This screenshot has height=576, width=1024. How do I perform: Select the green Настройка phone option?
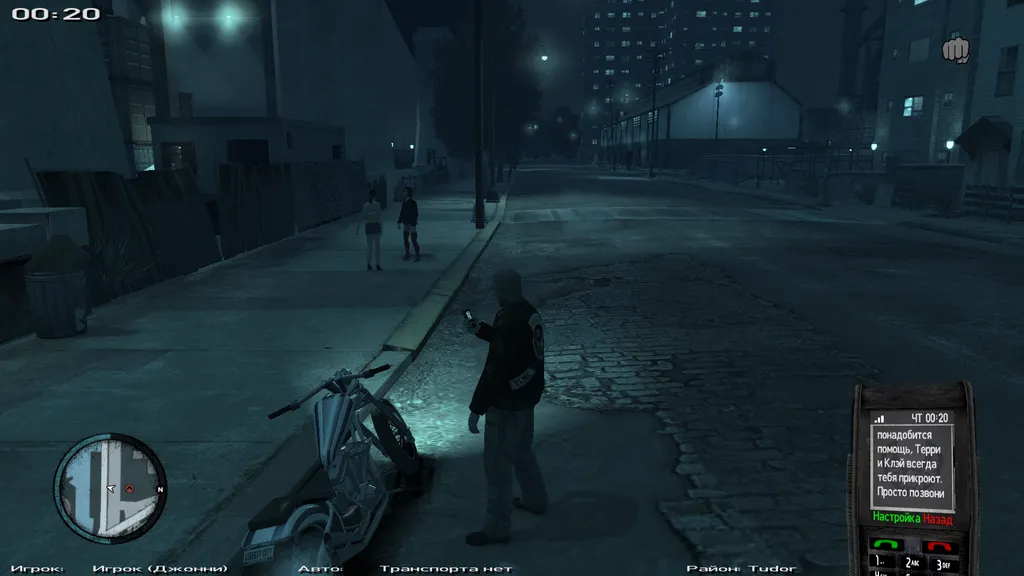(895, 519)
